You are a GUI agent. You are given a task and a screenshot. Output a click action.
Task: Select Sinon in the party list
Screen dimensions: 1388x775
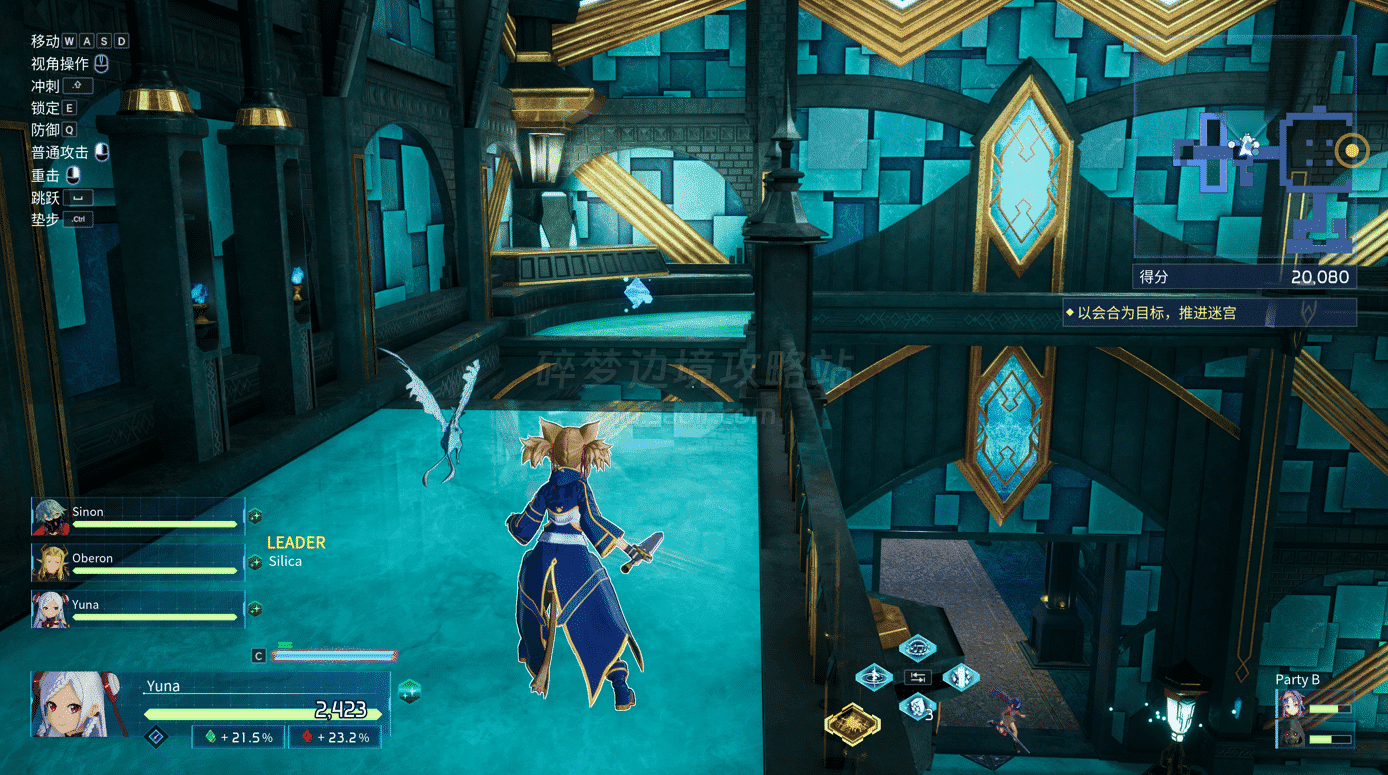point(138,516)
